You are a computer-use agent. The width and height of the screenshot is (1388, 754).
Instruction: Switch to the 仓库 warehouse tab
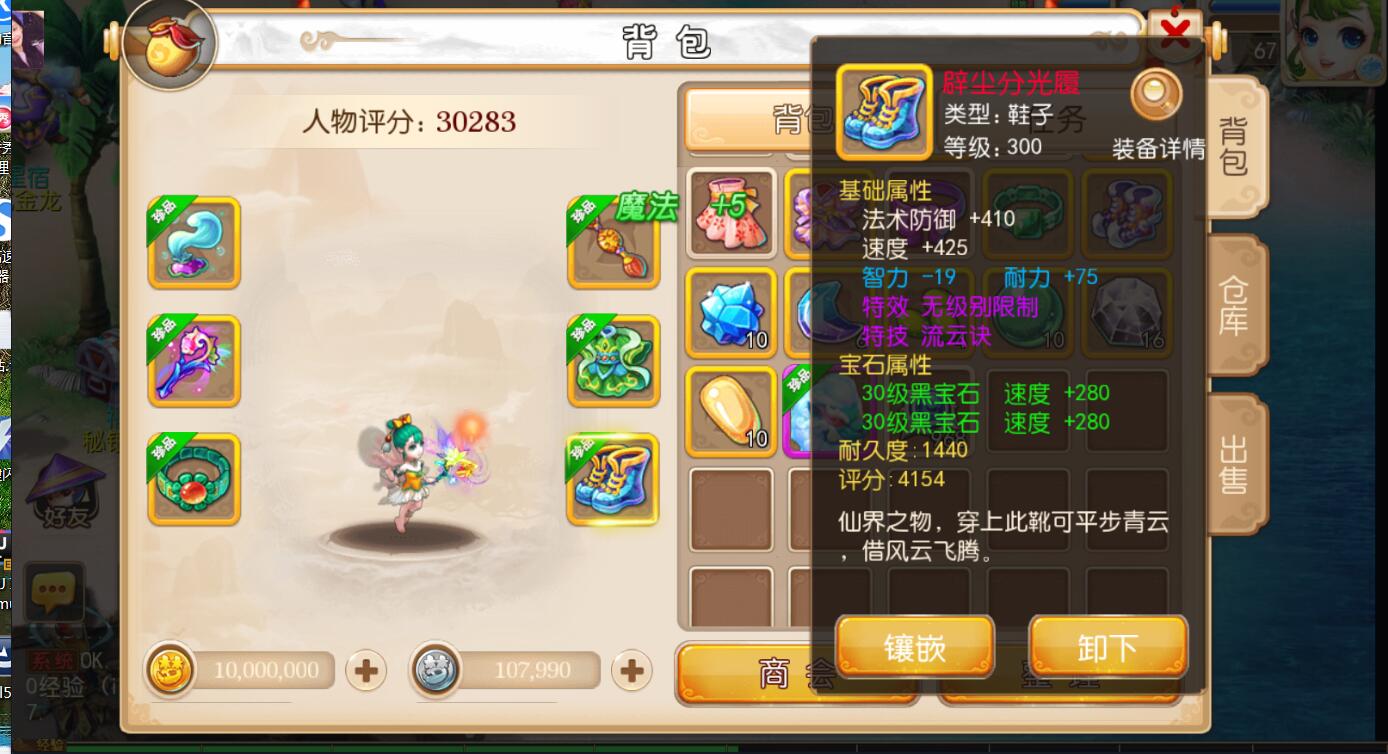[x=1232, y=305]
